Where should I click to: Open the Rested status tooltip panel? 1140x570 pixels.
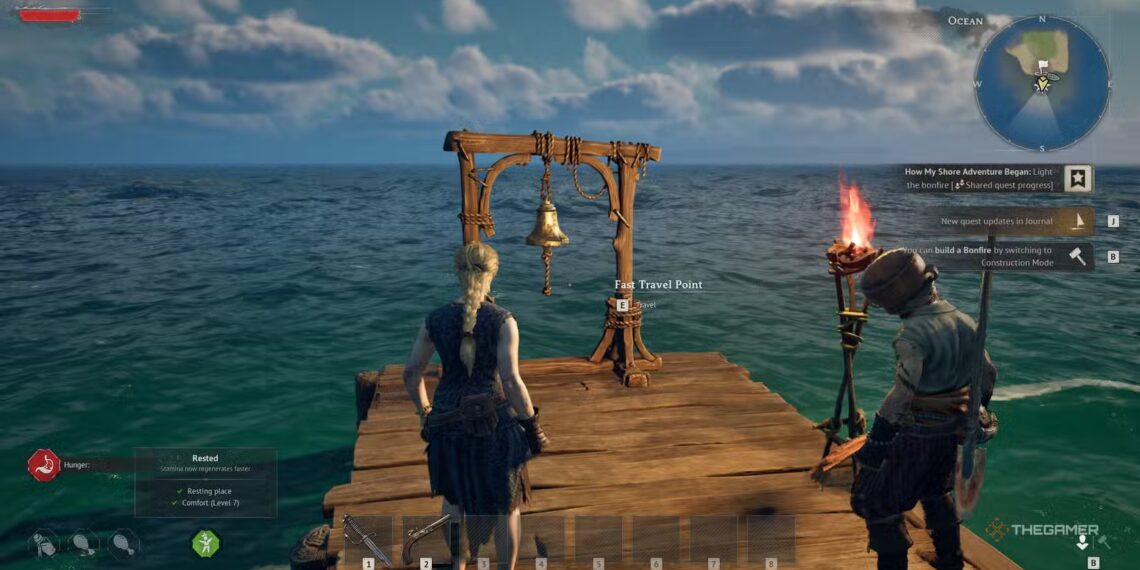(206, 481)
